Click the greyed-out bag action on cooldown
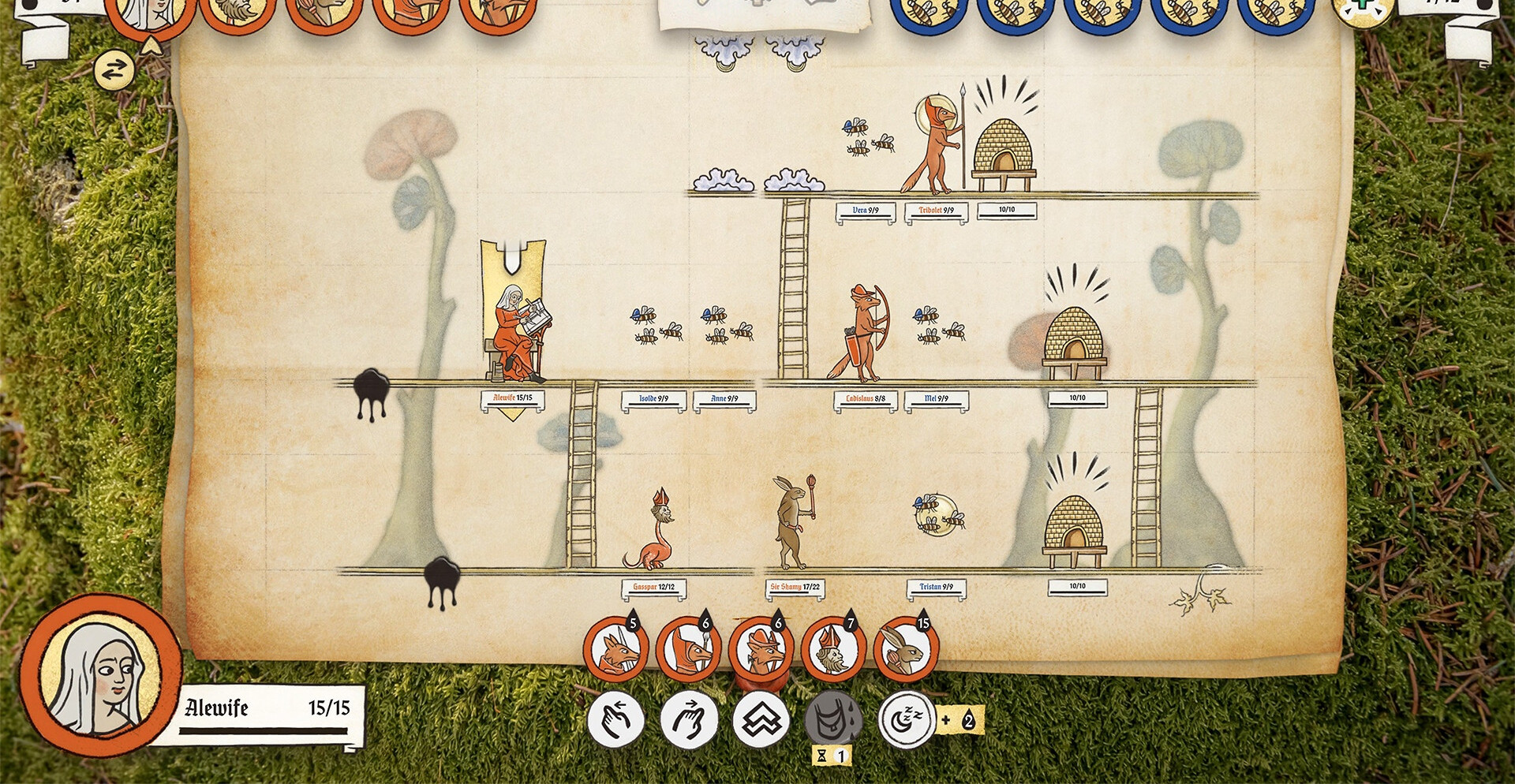This screenshot has height=784, width=1515. [x=833, y=720]
